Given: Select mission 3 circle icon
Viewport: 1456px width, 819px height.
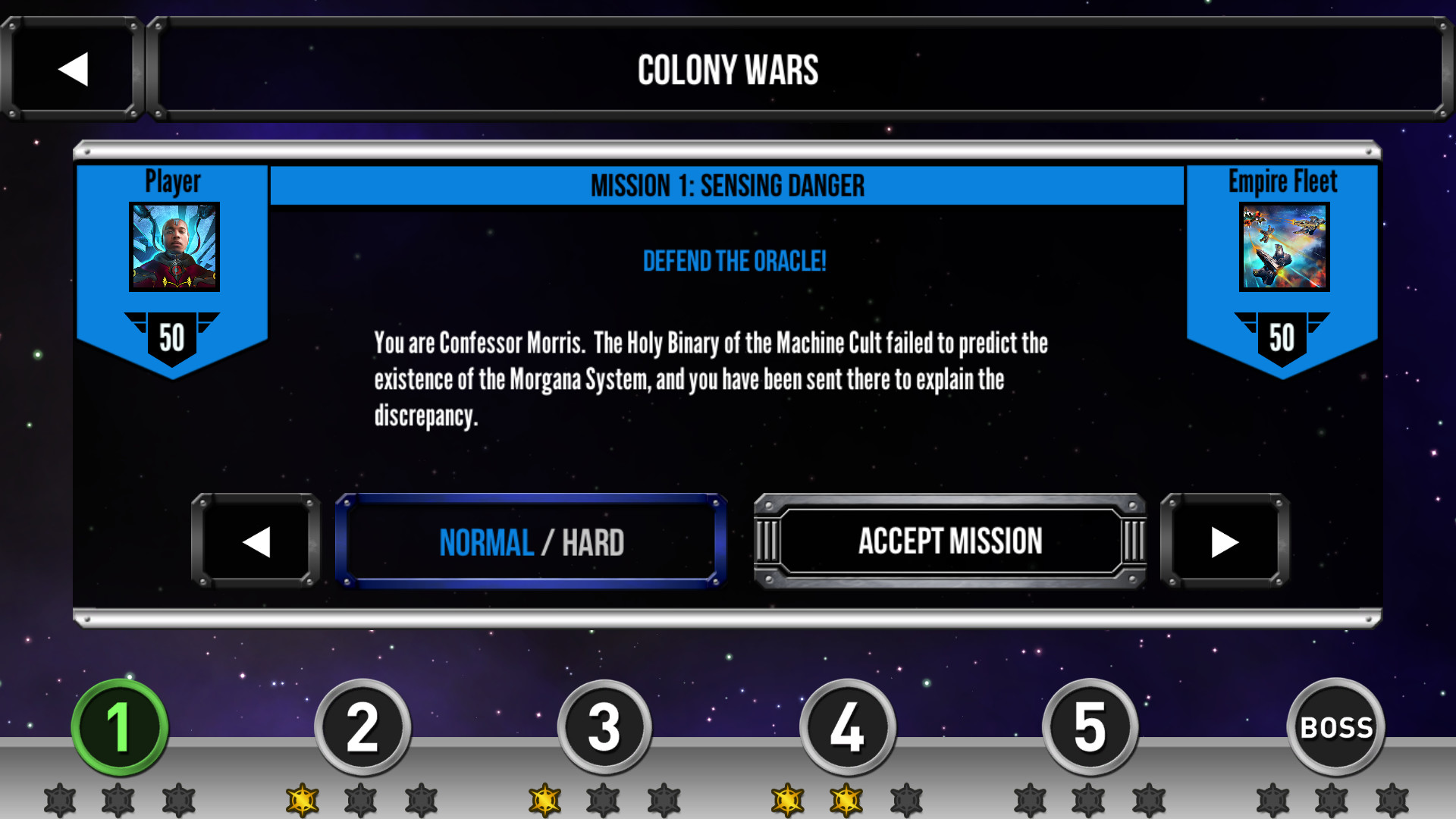Looking at the screenshot, I should tap(604, 726).
